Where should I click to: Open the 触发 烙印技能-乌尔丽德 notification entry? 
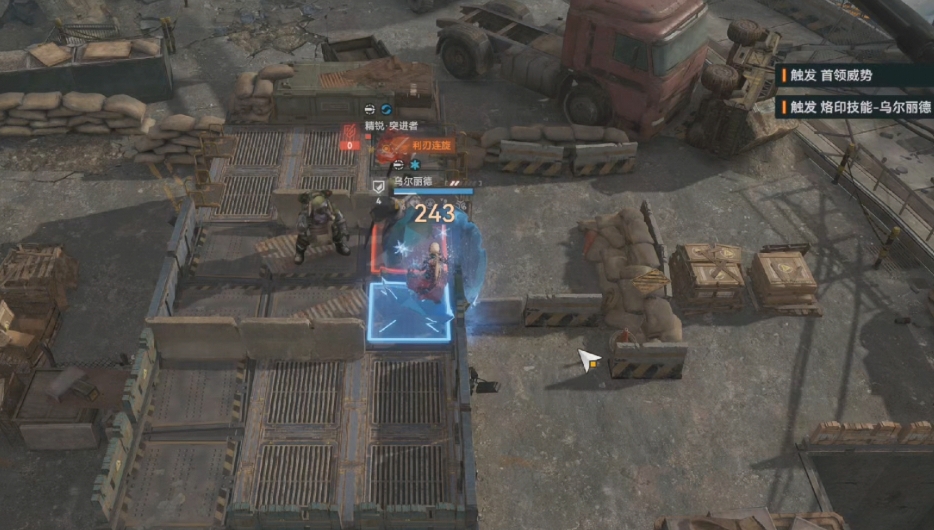pos(855,107)
